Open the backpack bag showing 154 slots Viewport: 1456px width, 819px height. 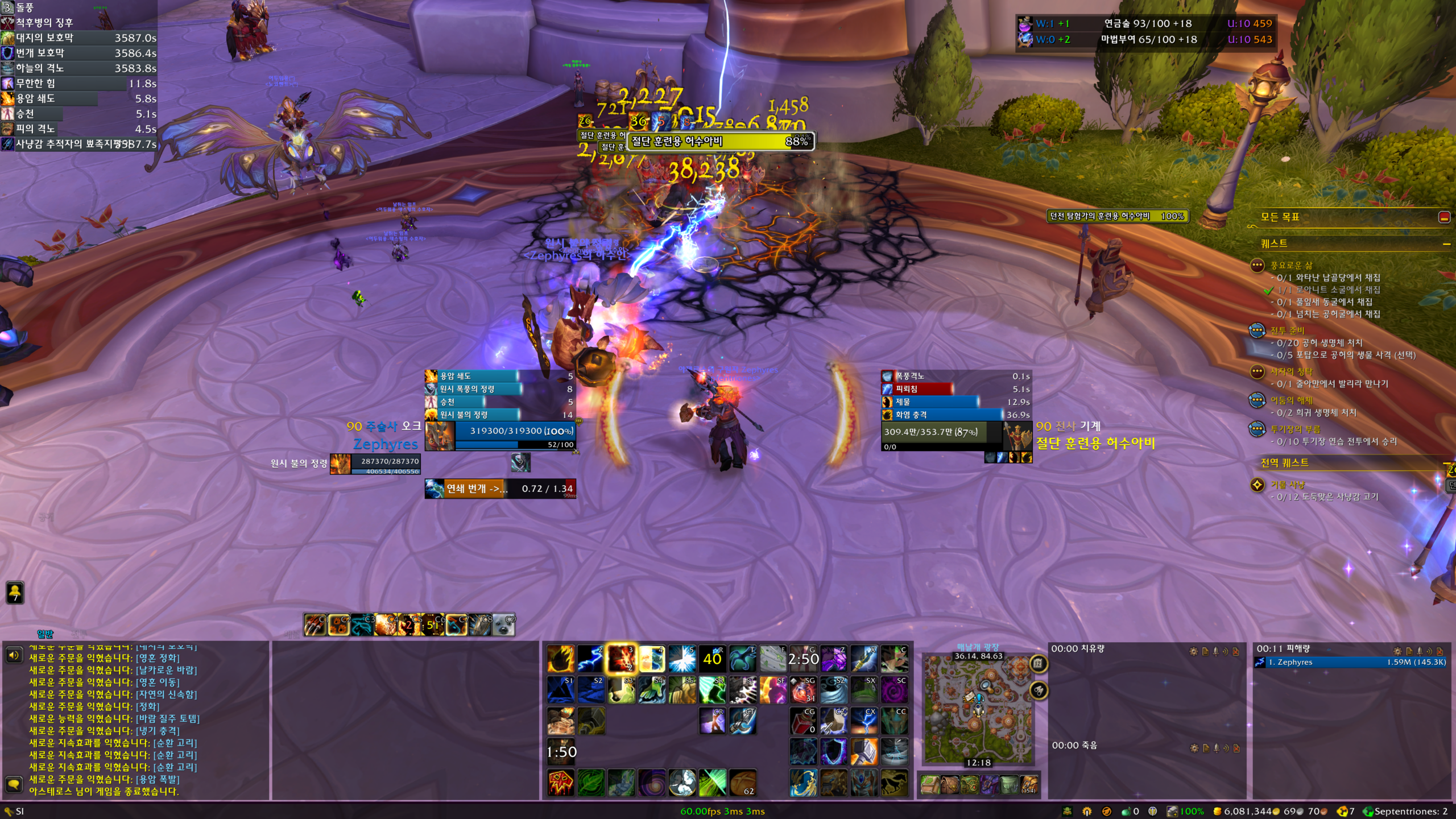1028,785
